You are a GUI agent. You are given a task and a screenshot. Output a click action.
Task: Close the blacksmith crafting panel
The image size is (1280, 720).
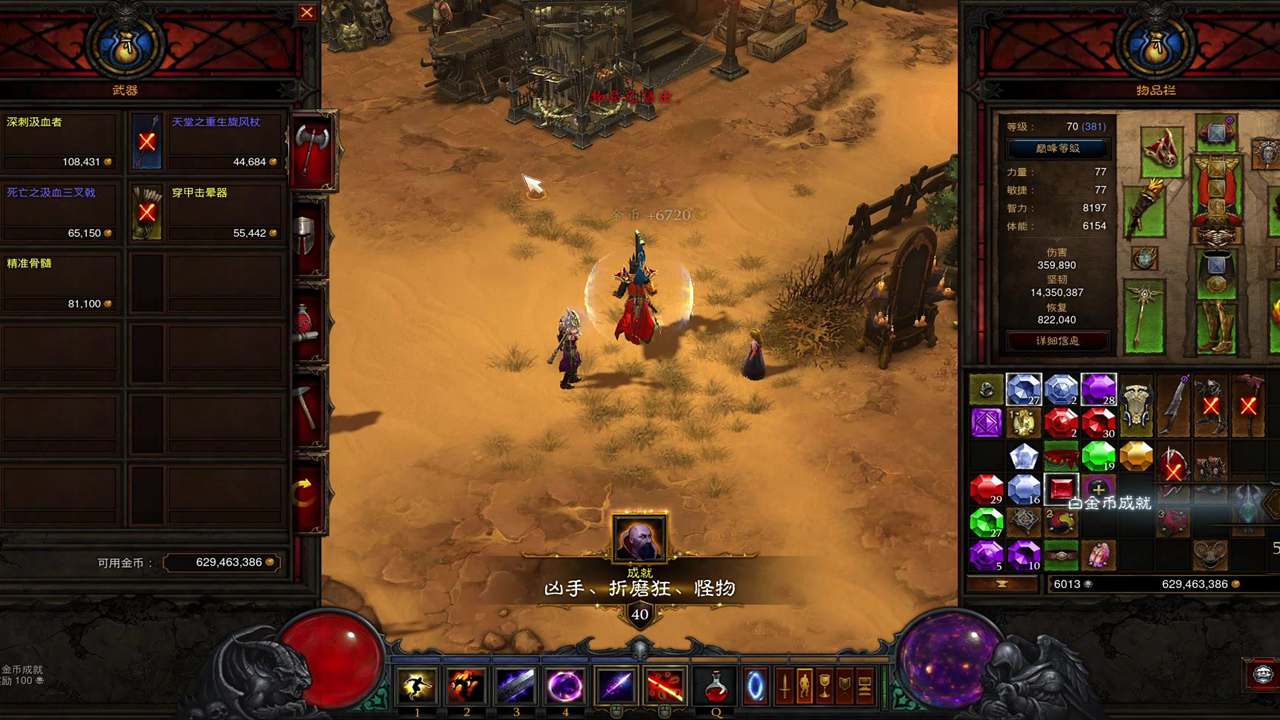coord(307,13)
